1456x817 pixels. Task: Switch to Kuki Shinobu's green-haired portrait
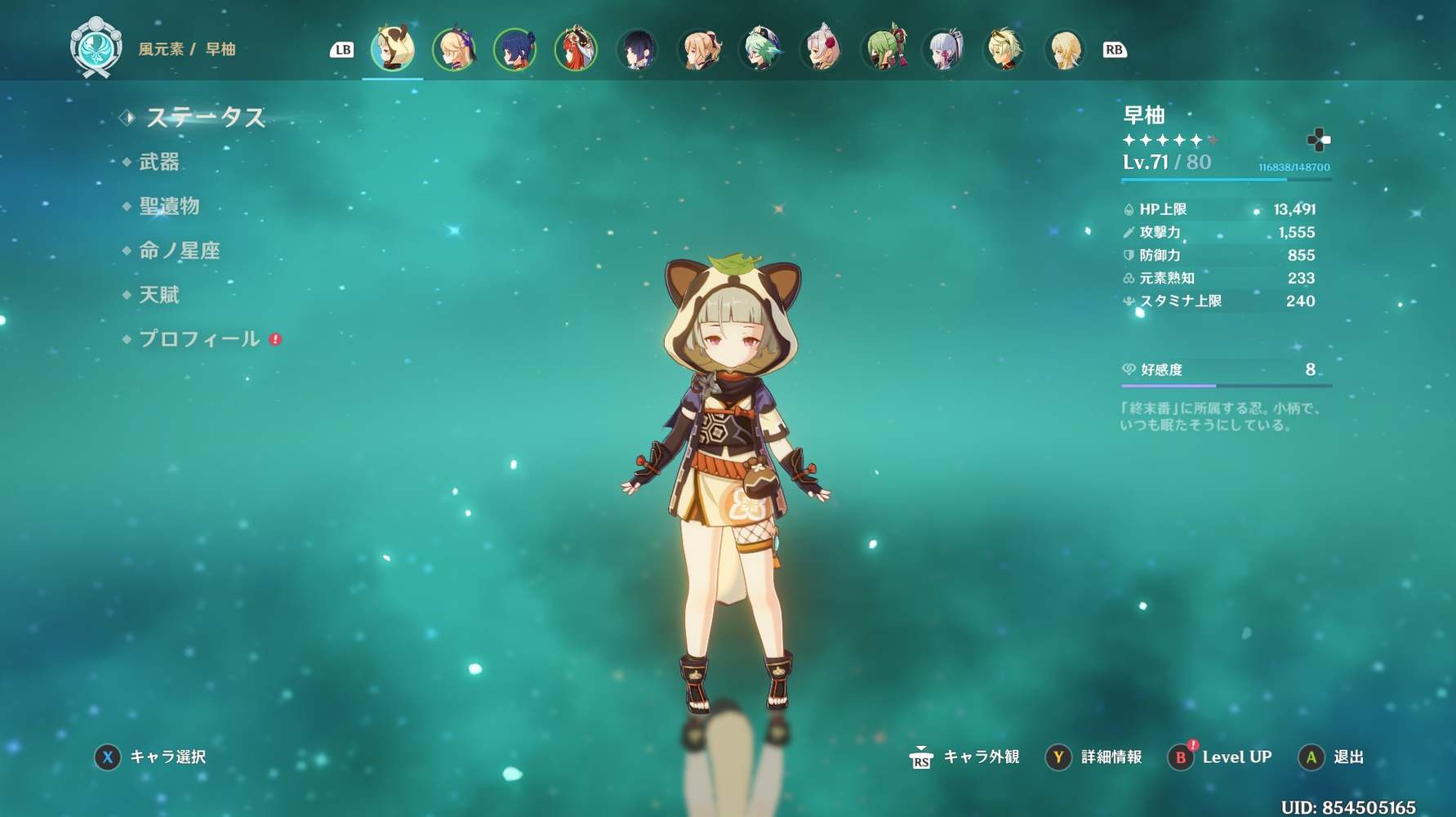point(884,49)
